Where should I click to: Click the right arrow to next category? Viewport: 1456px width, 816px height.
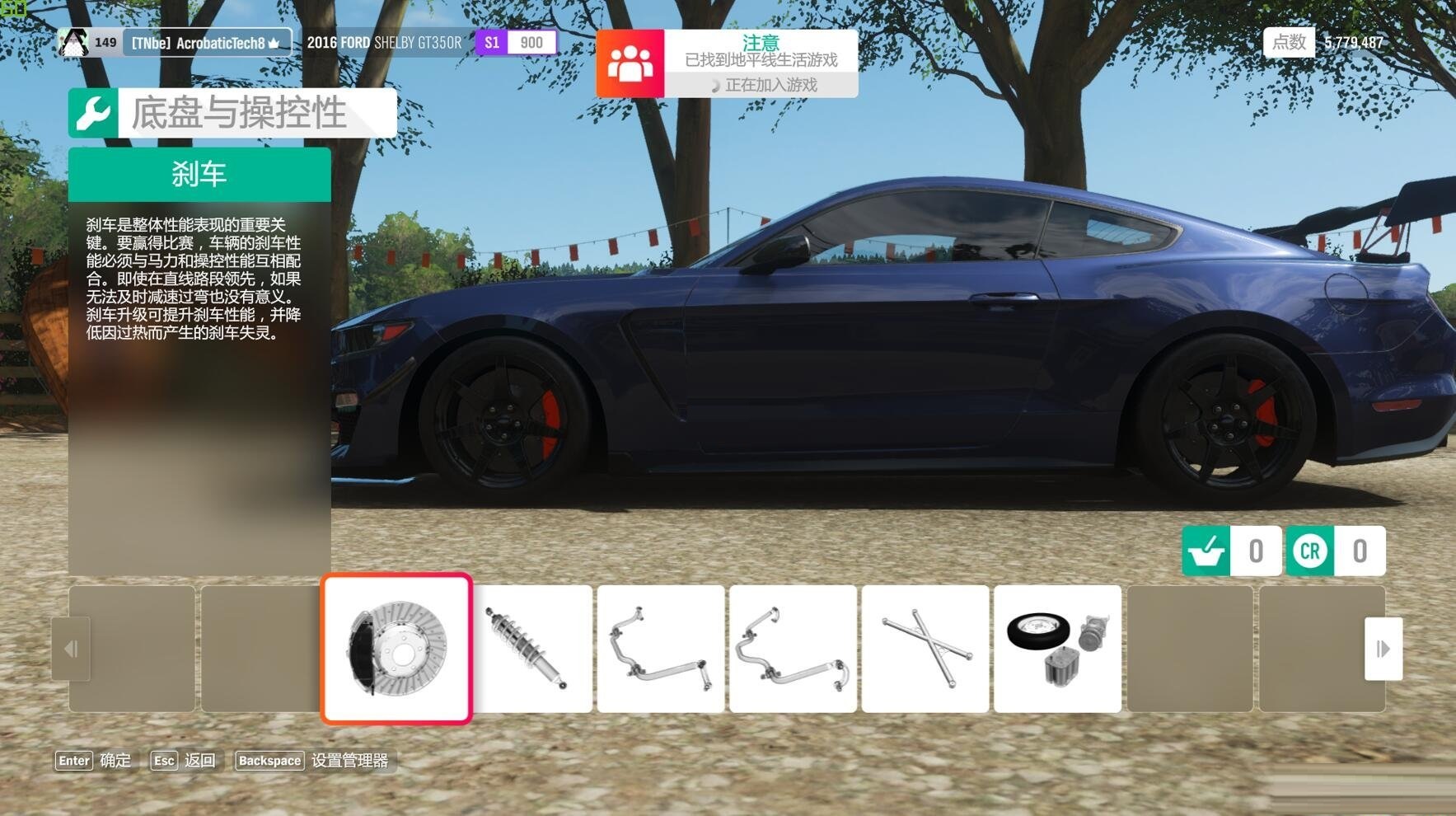pyautogui.click(x=1383, y=649)
